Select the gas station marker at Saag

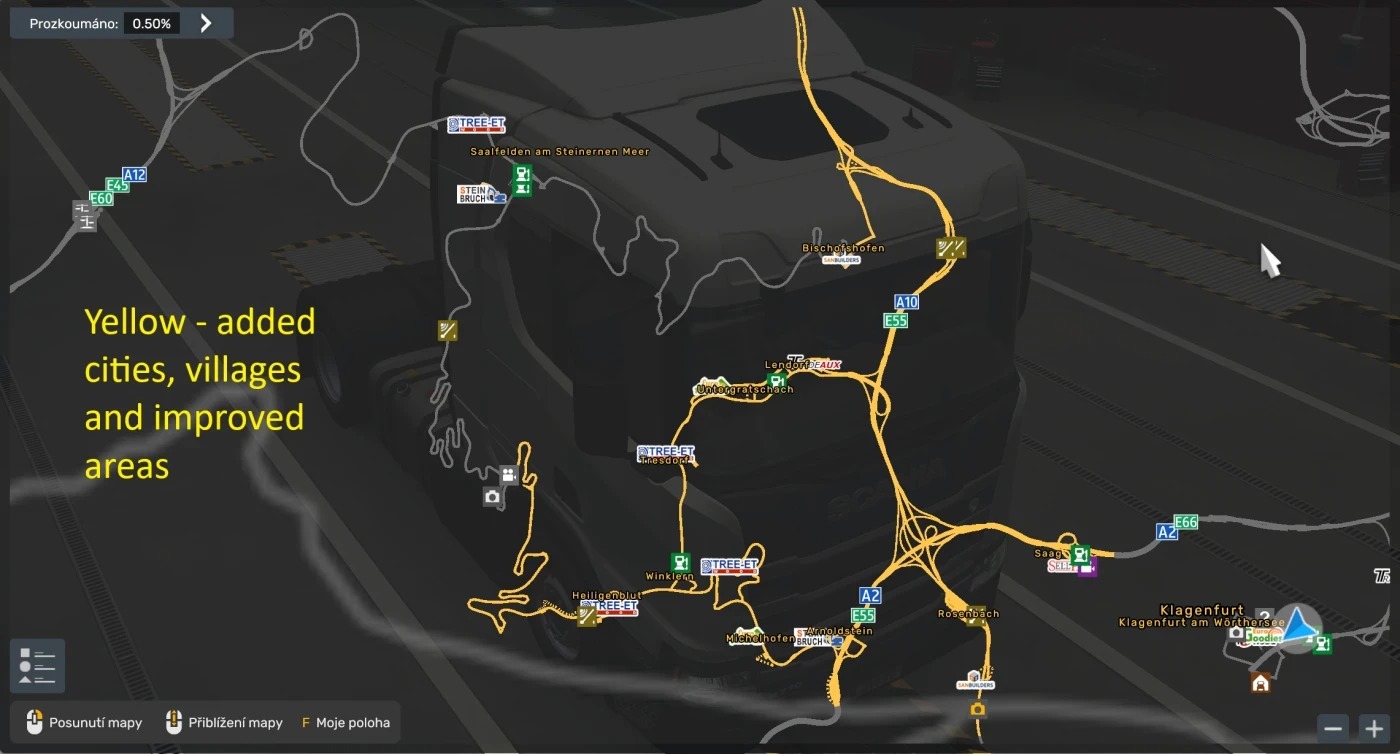click(1080, 553)
